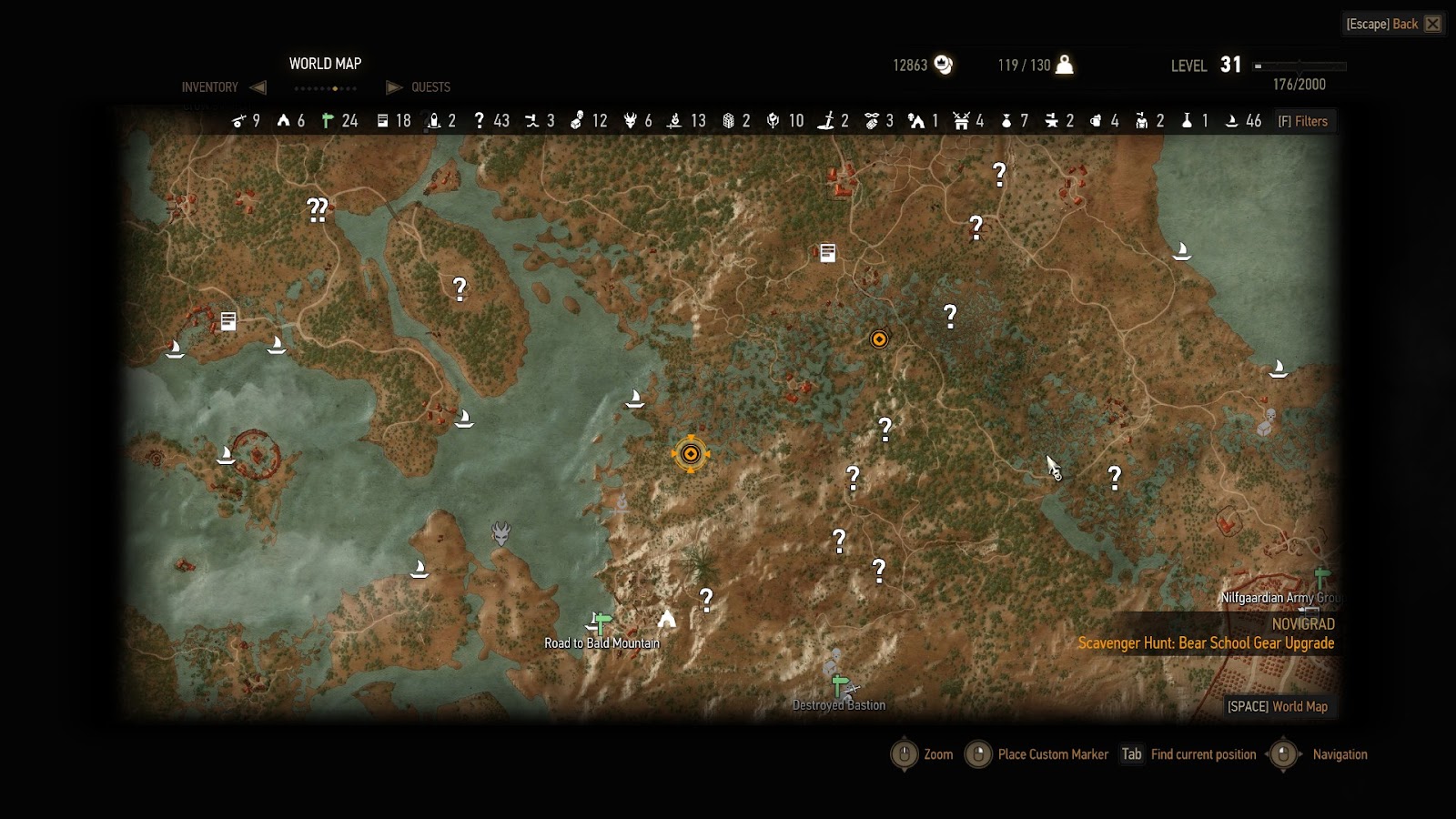The width and height of the screenshot is (1456, 819).
Task: Switch to the Quests screen
Action: 430,87
